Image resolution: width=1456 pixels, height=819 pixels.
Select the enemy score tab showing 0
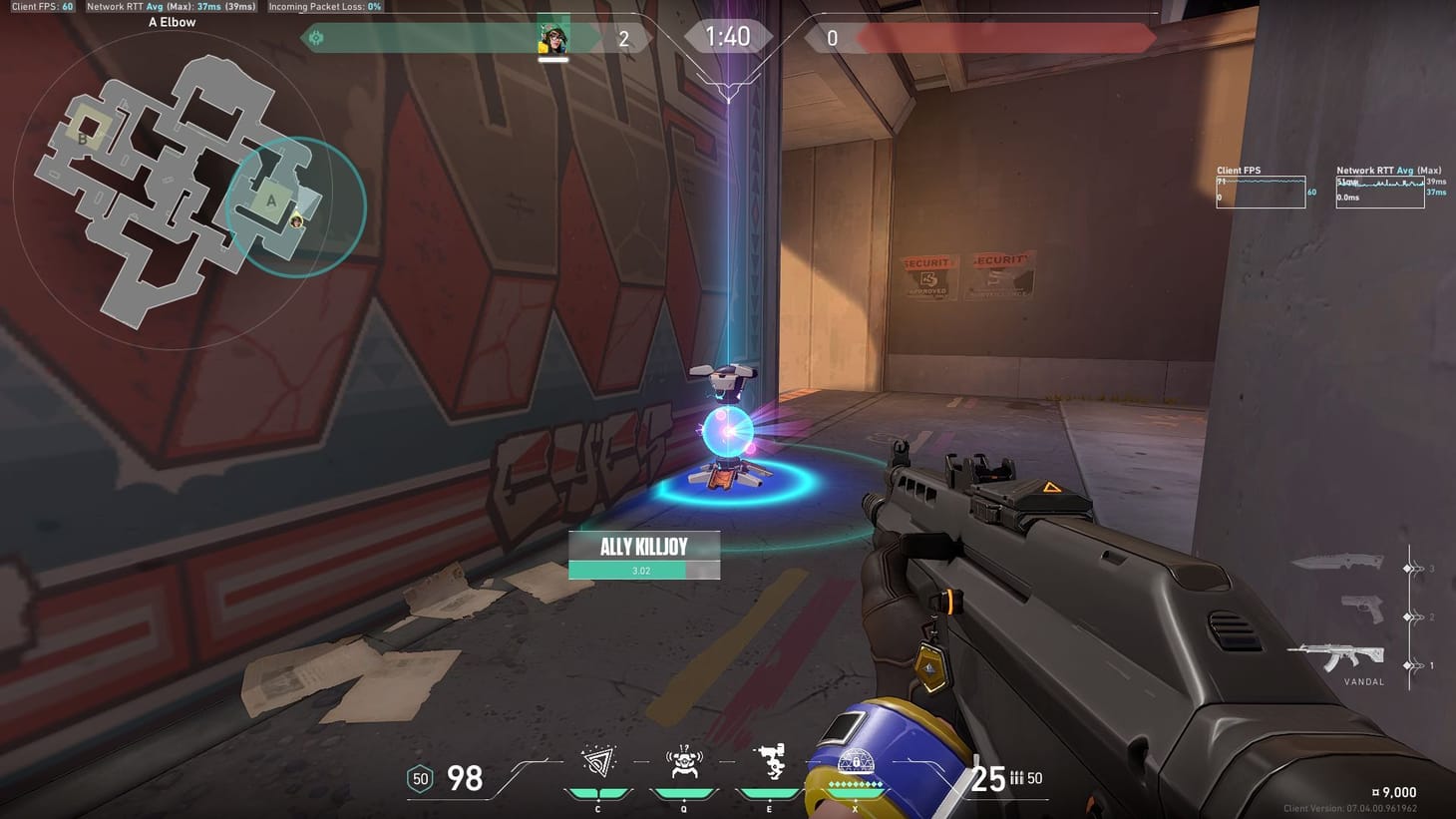pos(834,36)
